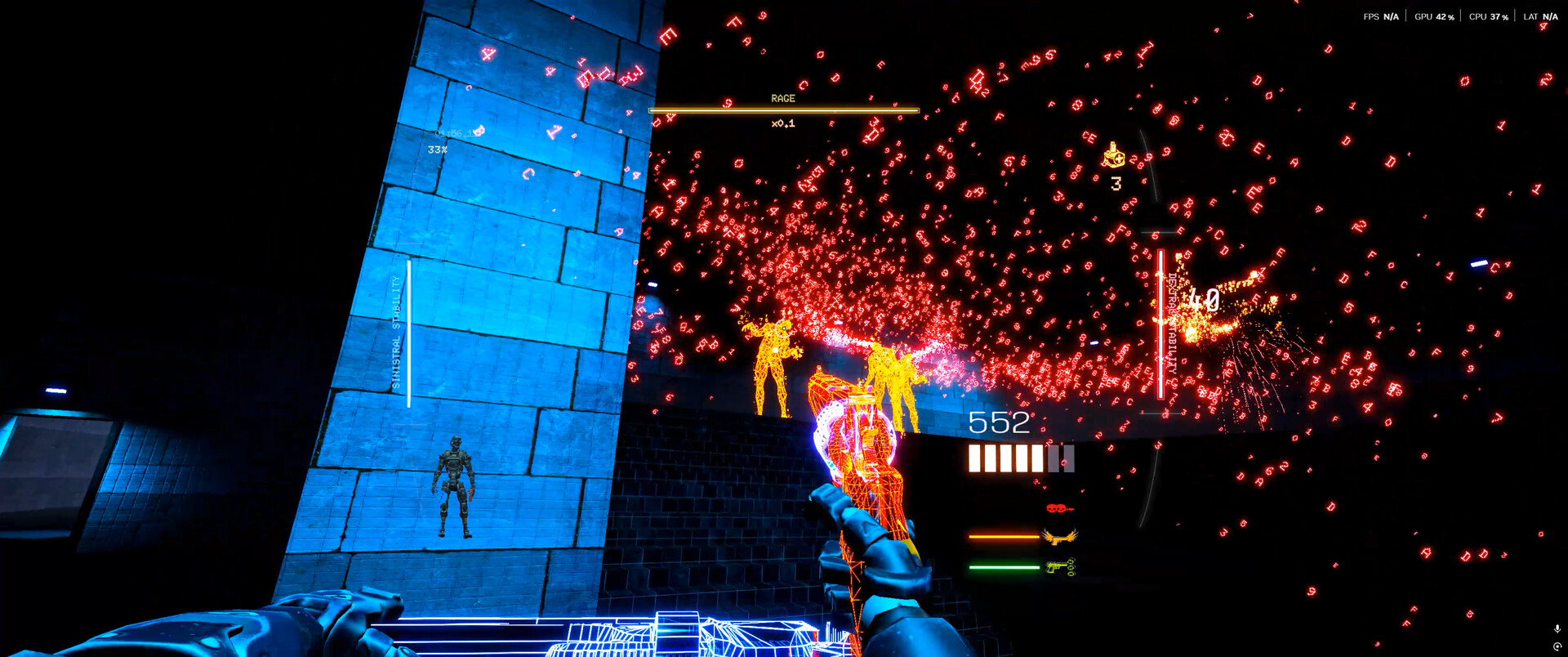Use the yellow health canister item
Viewport: 1568px width, 657px height.
pyautogui.click(x=1114, y=155)
